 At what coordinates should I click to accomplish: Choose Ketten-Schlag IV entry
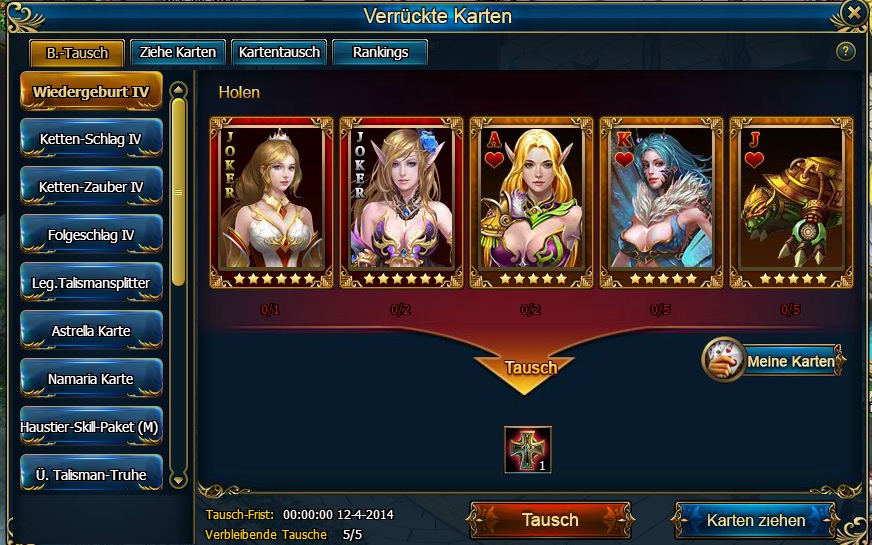pyautogui.click(x=91, y=140)
